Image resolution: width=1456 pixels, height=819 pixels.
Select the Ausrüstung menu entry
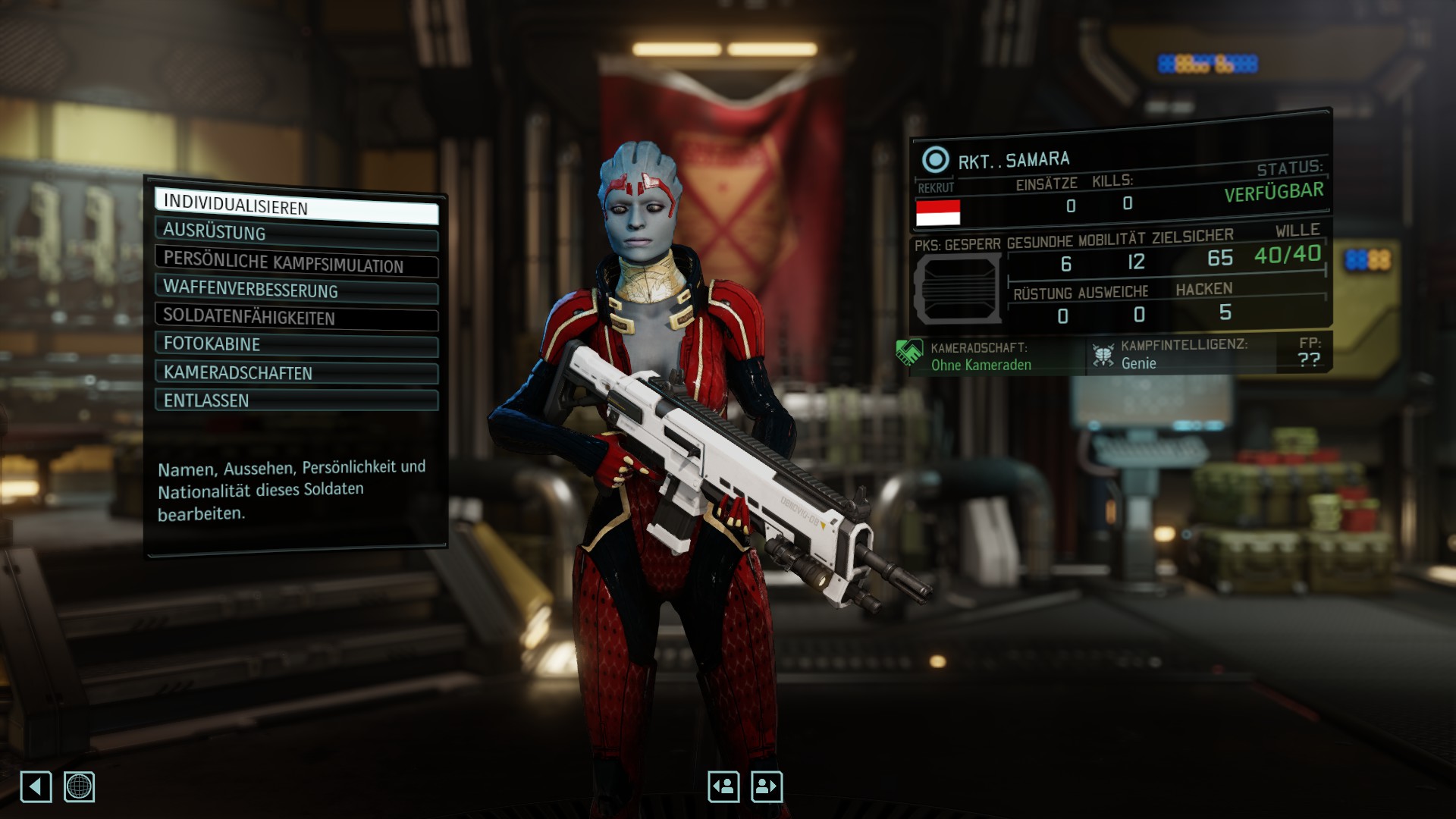(x=296, y=233)
